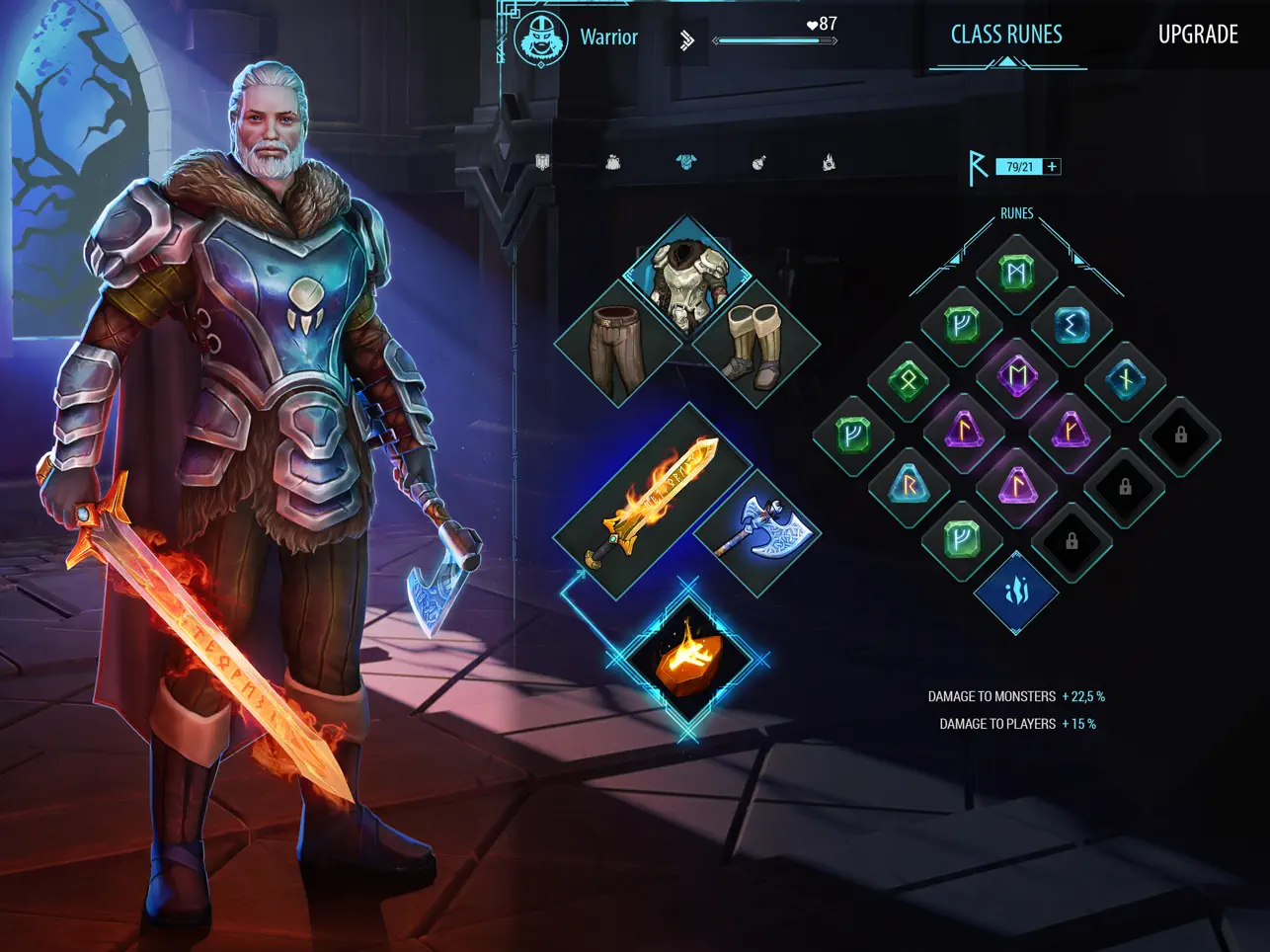This screenshot has height=952, width=1270.
Task: Open the flame icon category
Action: coord(829,163)
